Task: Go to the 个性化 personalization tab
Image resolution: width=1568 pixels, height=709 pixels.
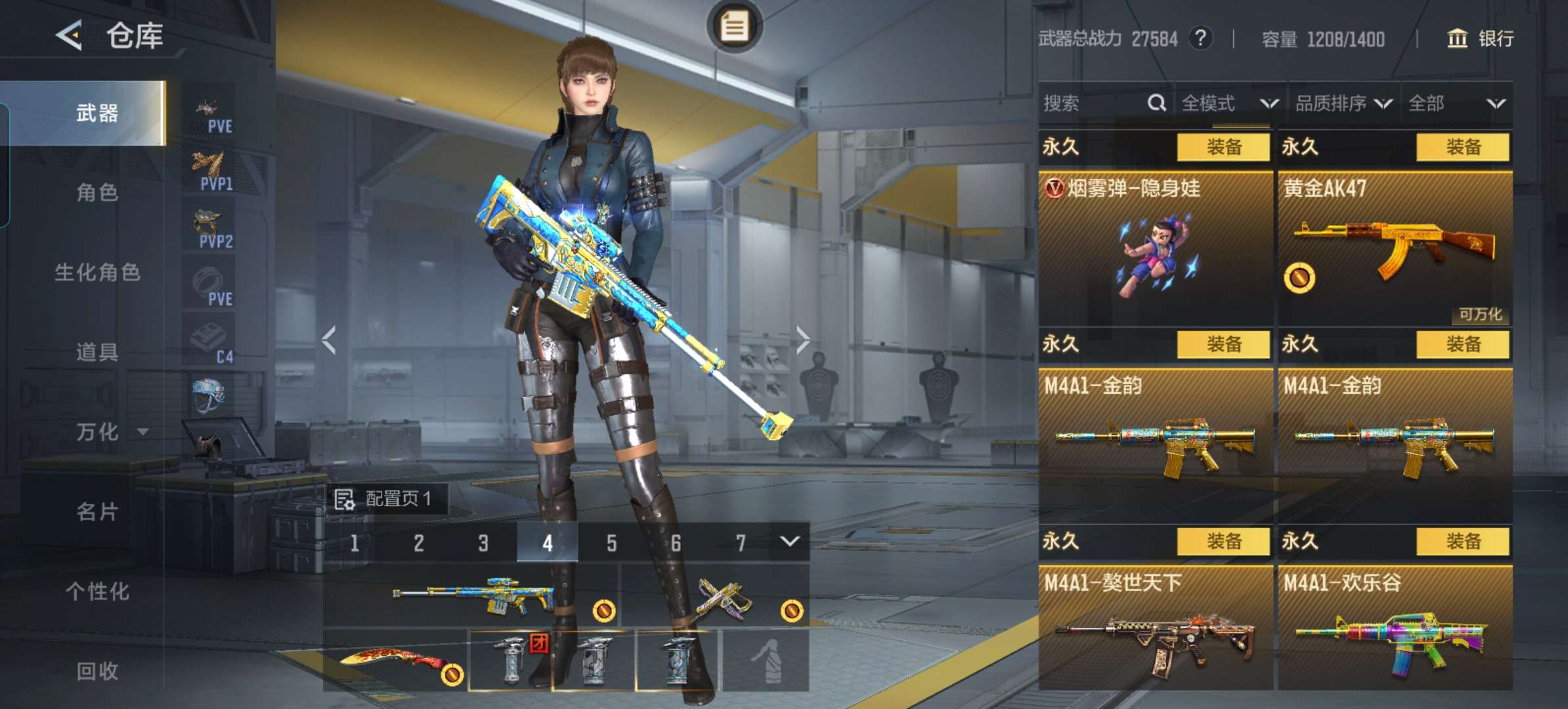Action: pyautogui.click(x=97, y=591)
